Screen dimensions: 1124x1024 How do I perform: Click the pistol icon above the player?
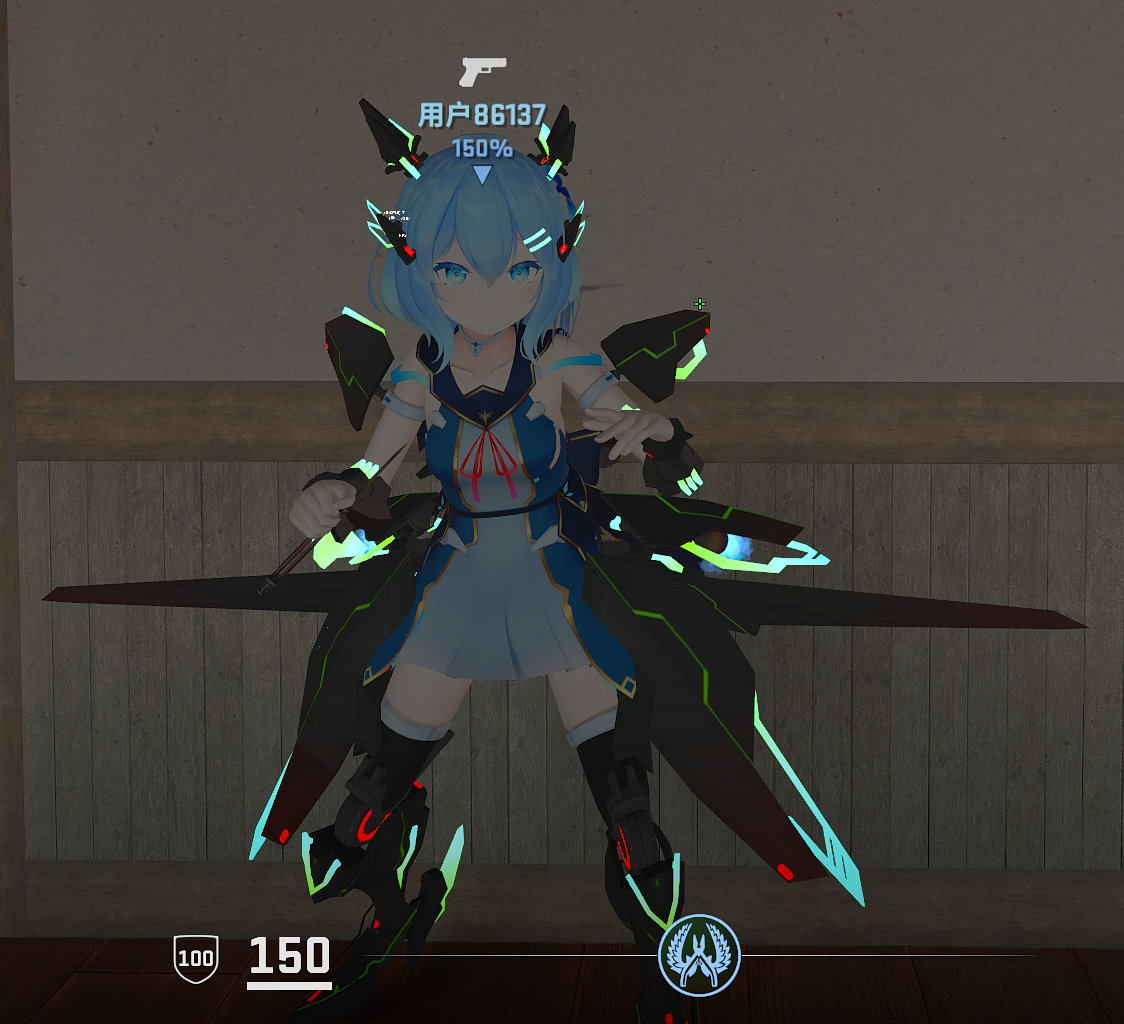coord(482,72)
